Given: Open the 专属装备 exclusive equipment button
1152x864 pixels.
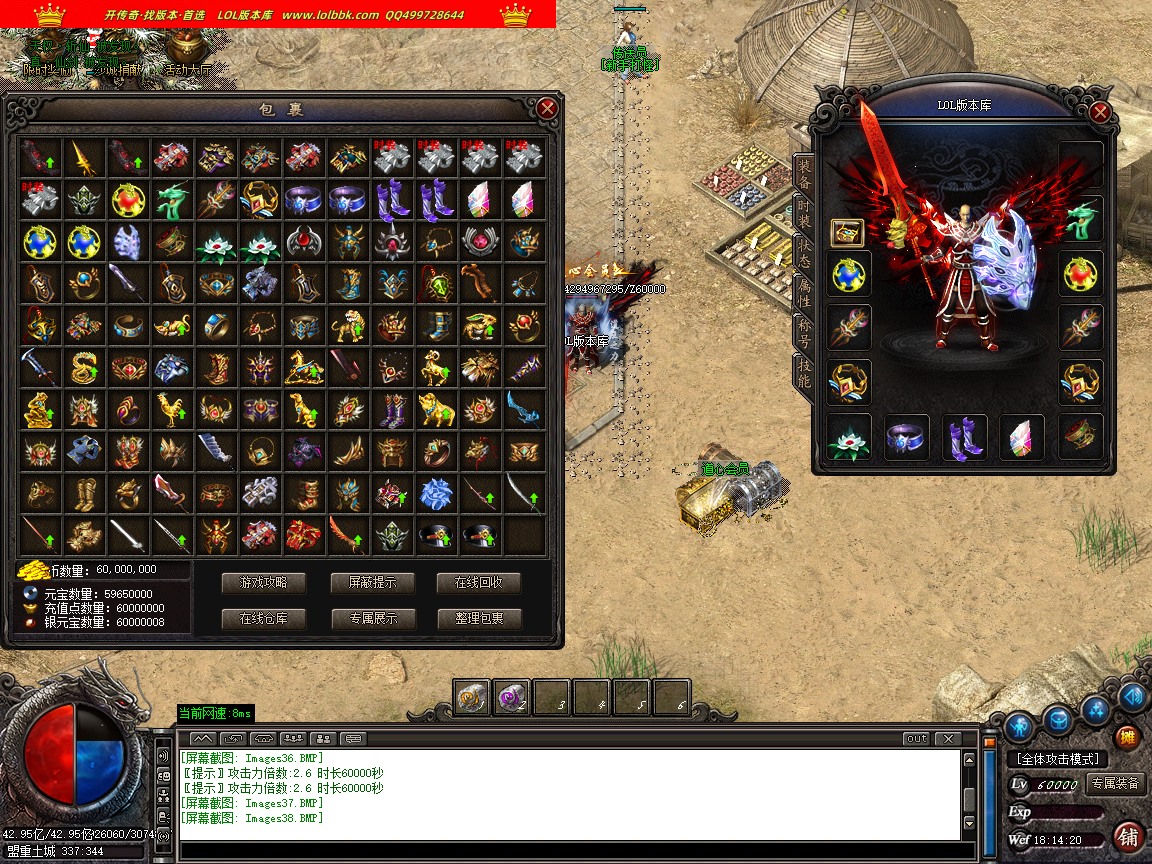Looking at the screenshot, I should 1115,784.
